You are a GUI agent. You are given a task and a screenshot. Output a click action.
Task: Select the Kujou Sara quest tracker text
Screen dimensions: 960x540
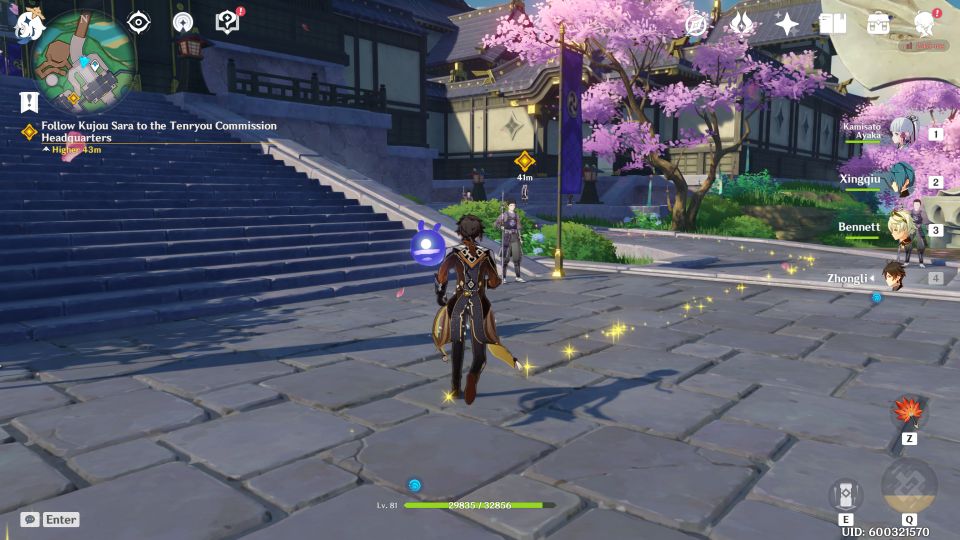(158, 132)
